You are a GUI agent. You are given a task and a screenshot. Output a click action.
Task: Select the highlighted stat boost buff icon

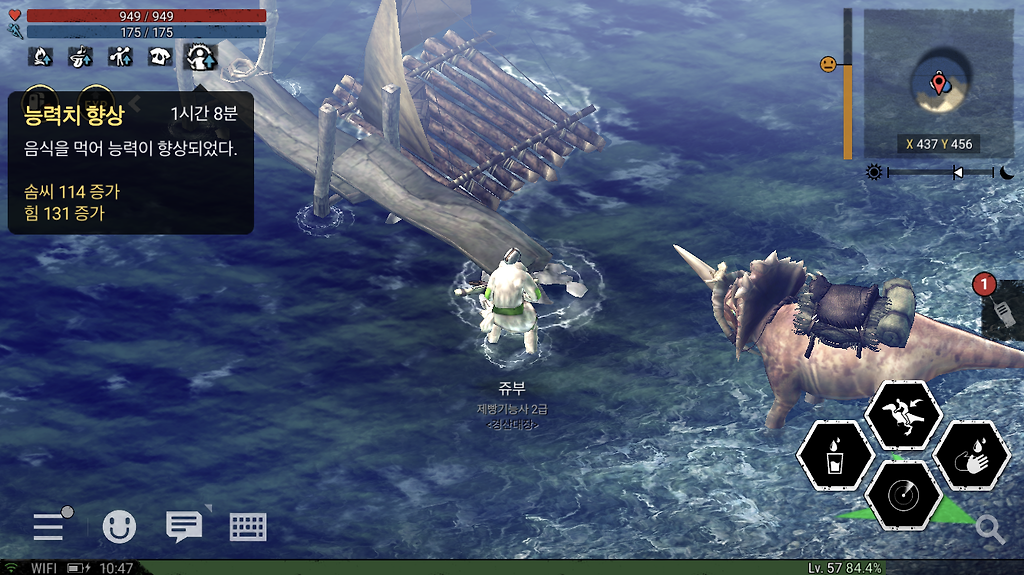point(202,57)
